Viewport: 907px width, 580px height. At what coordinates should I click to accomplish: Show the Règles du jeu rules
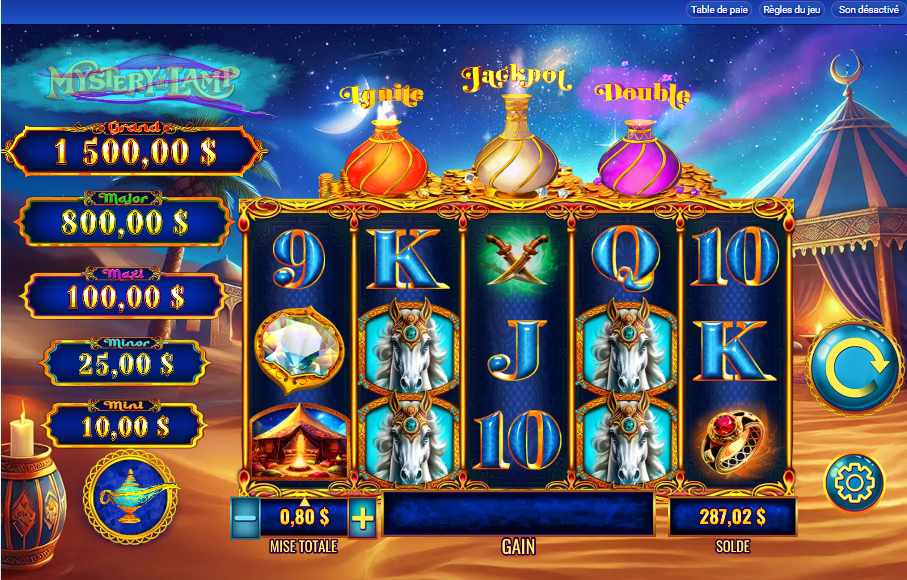[792, 9]
